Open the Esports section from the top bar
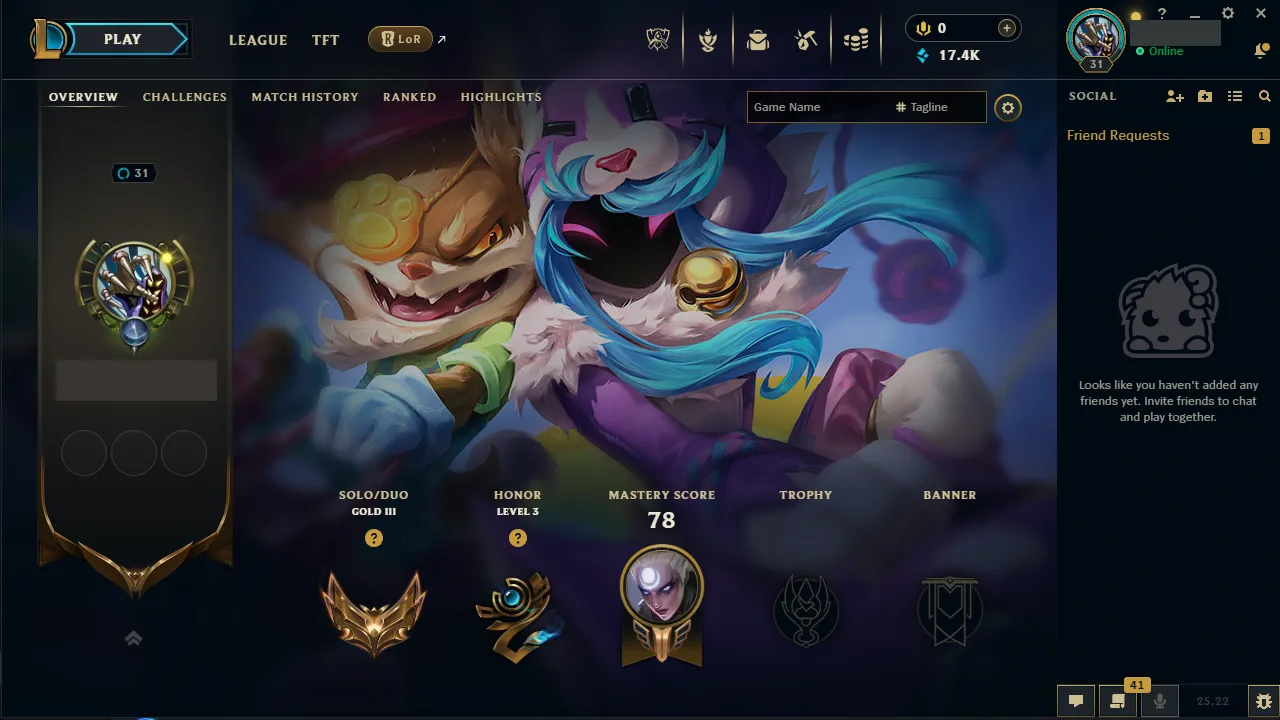1280x720 pixels. click(x=657, y=40)
